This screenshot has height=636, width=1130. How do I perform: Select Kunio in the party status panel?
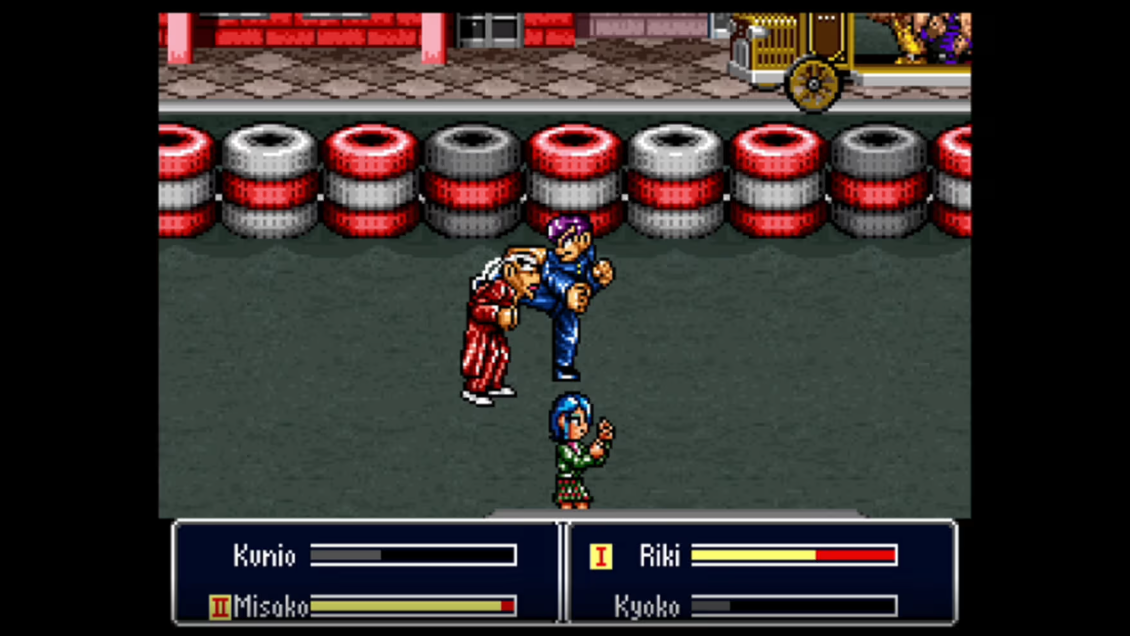point(264,556)
